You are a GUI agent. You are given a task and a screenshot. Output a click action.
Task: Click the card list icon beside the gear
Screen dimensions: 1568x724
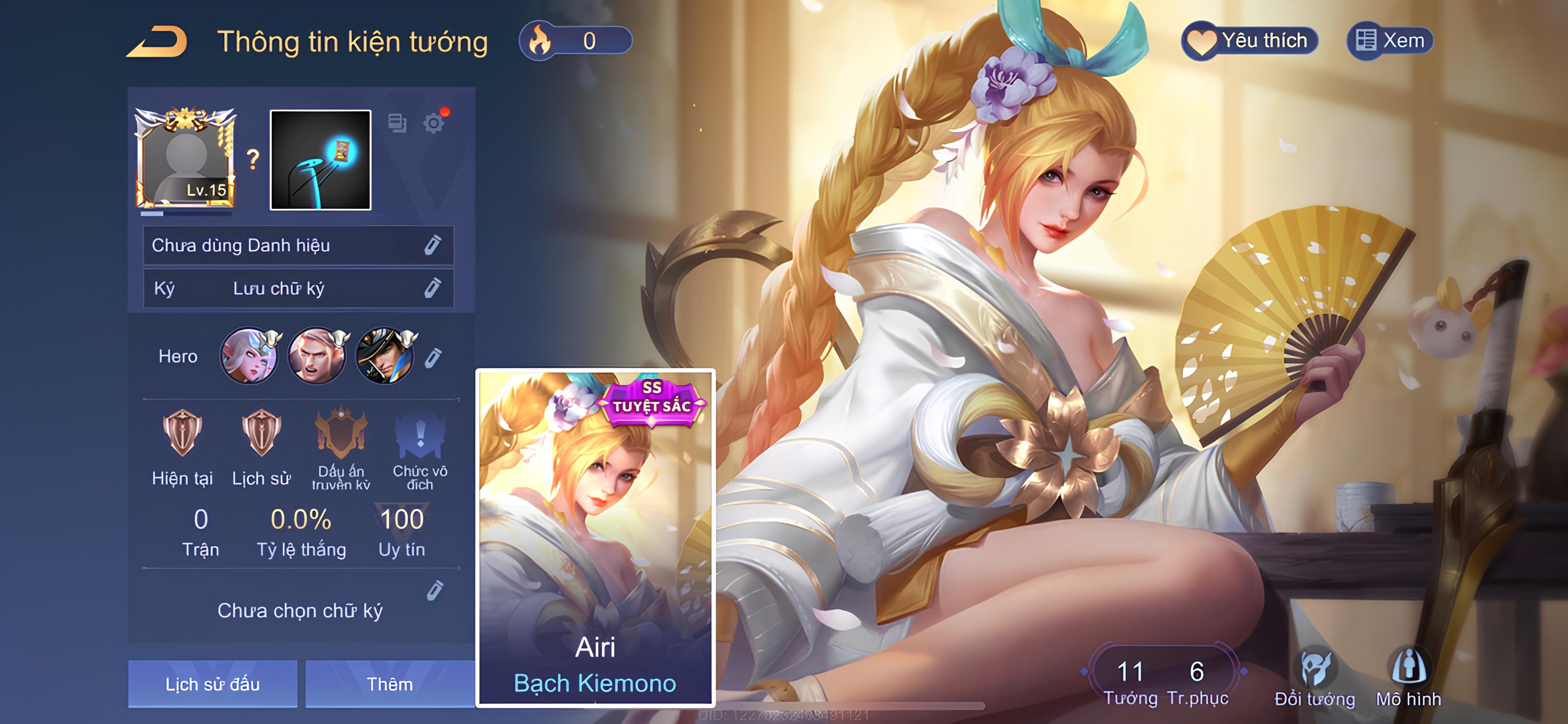[x=397, y=123]
